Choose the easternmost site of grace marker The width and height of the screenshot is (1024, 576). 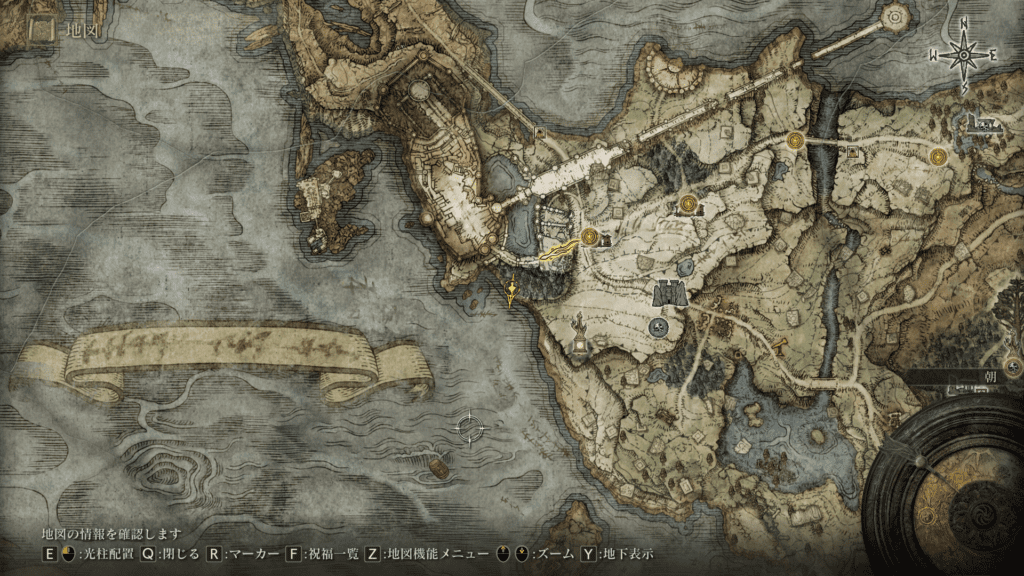tap(938, 156)
